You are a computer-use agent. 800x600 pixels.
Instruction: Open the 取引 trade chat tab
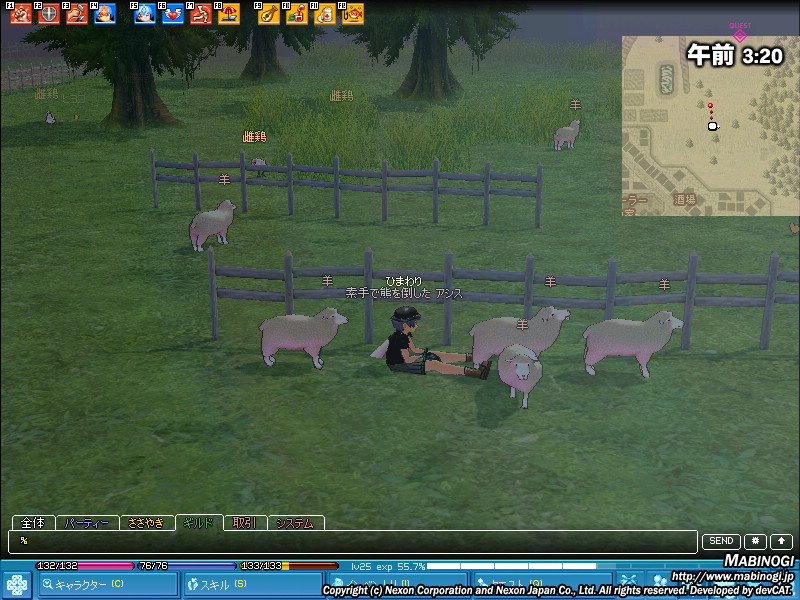click(x=245, y=523)
